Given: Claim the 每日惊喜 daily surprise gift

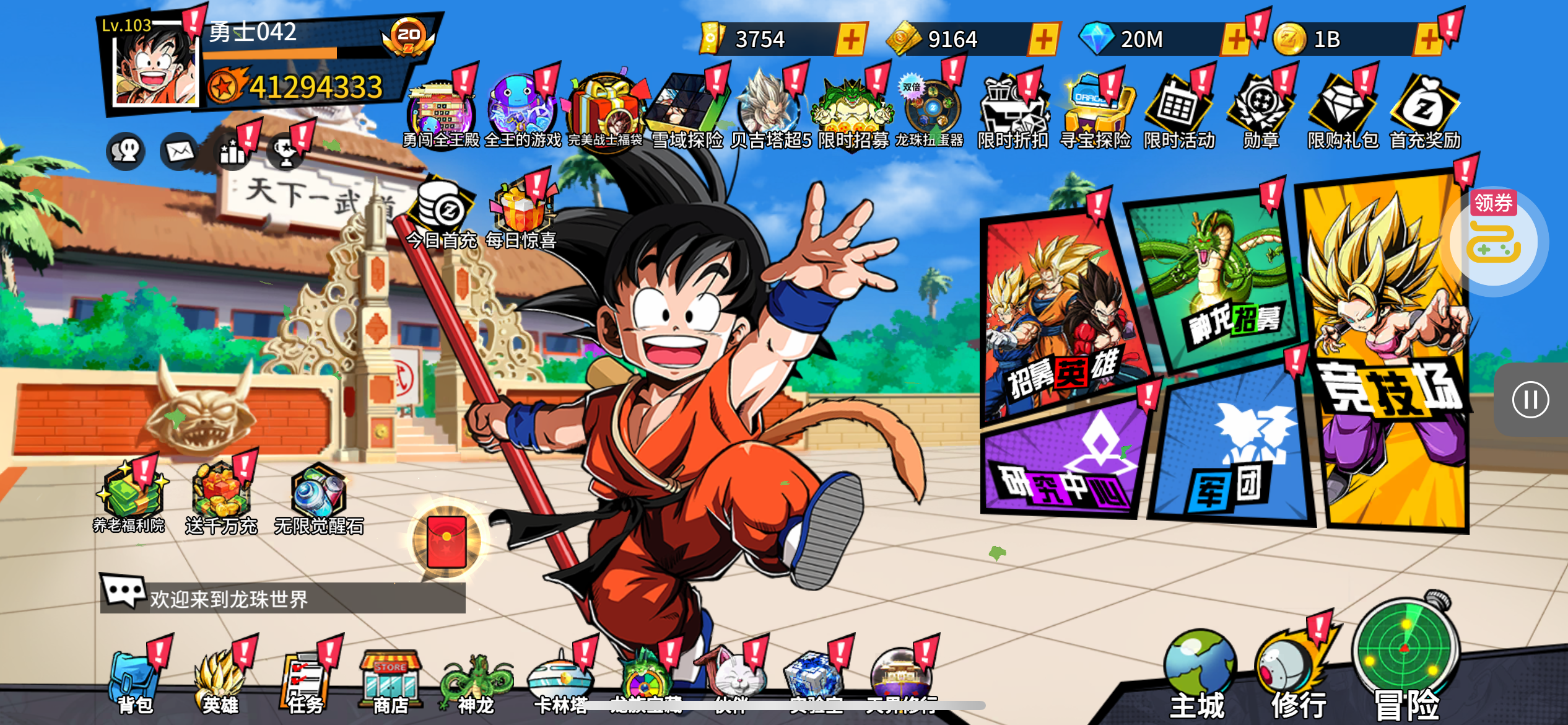Looking at the screenshot, I should 521,214.
